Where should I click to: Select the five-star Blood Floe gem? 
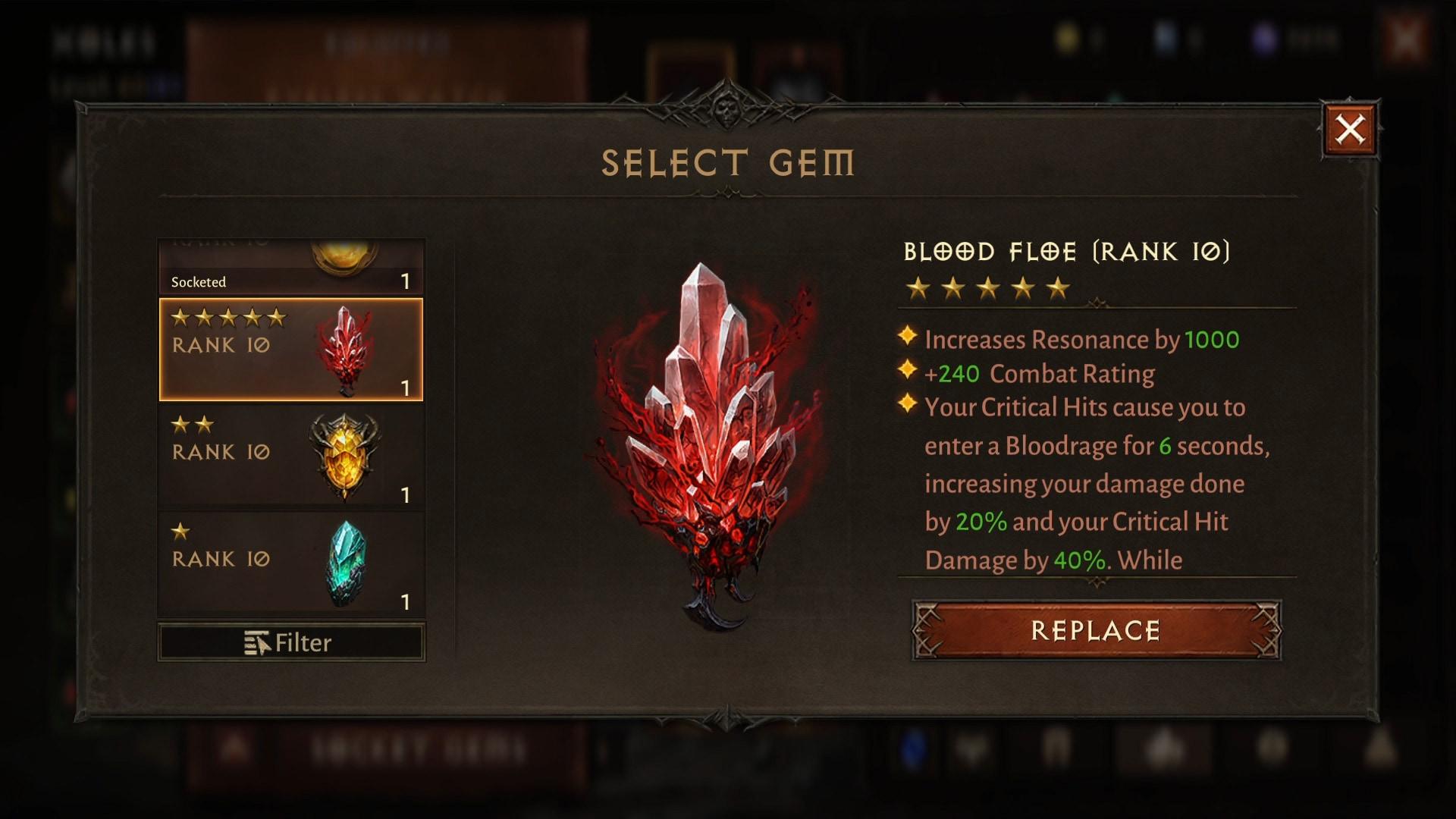click(x=290, y=350)
